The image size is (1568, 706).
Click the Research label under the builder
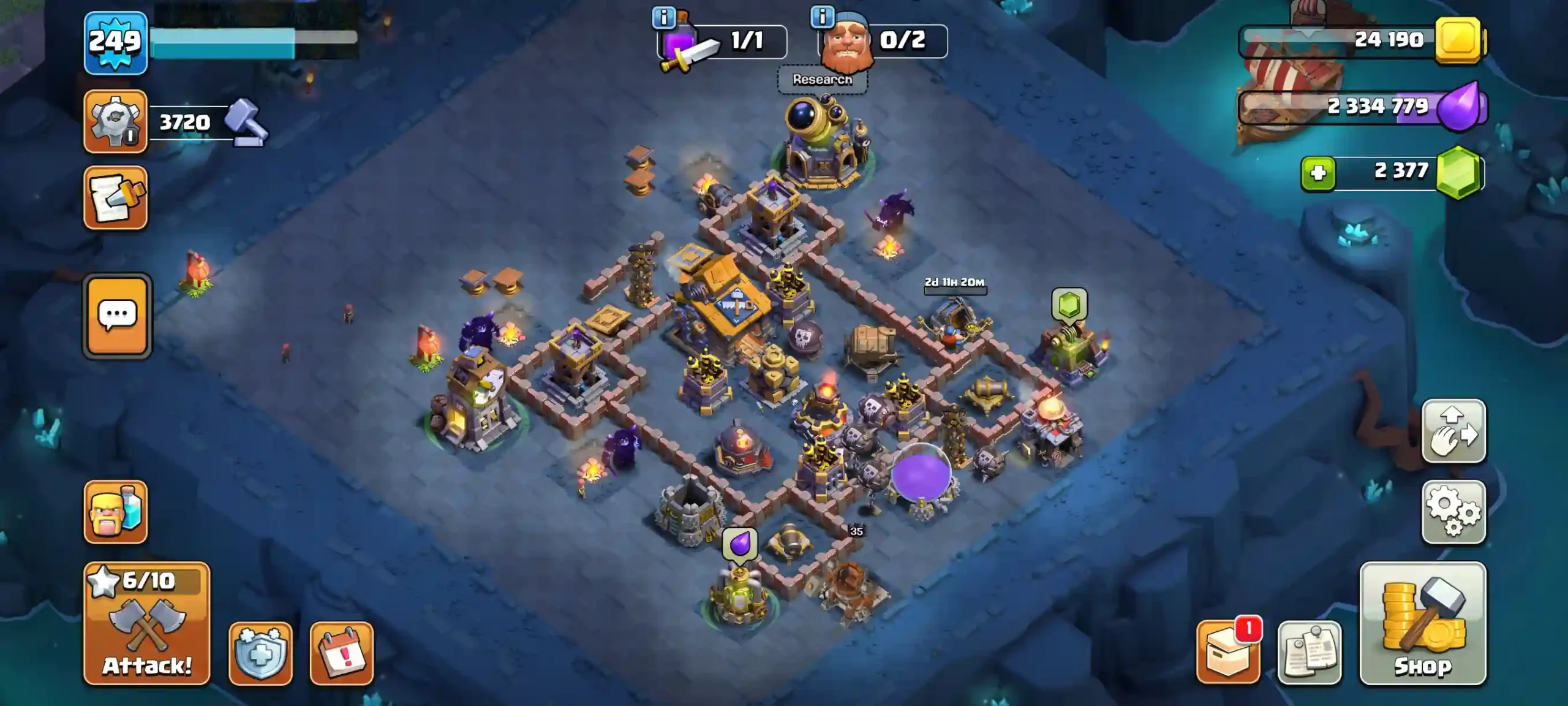[x=822, y=80]
